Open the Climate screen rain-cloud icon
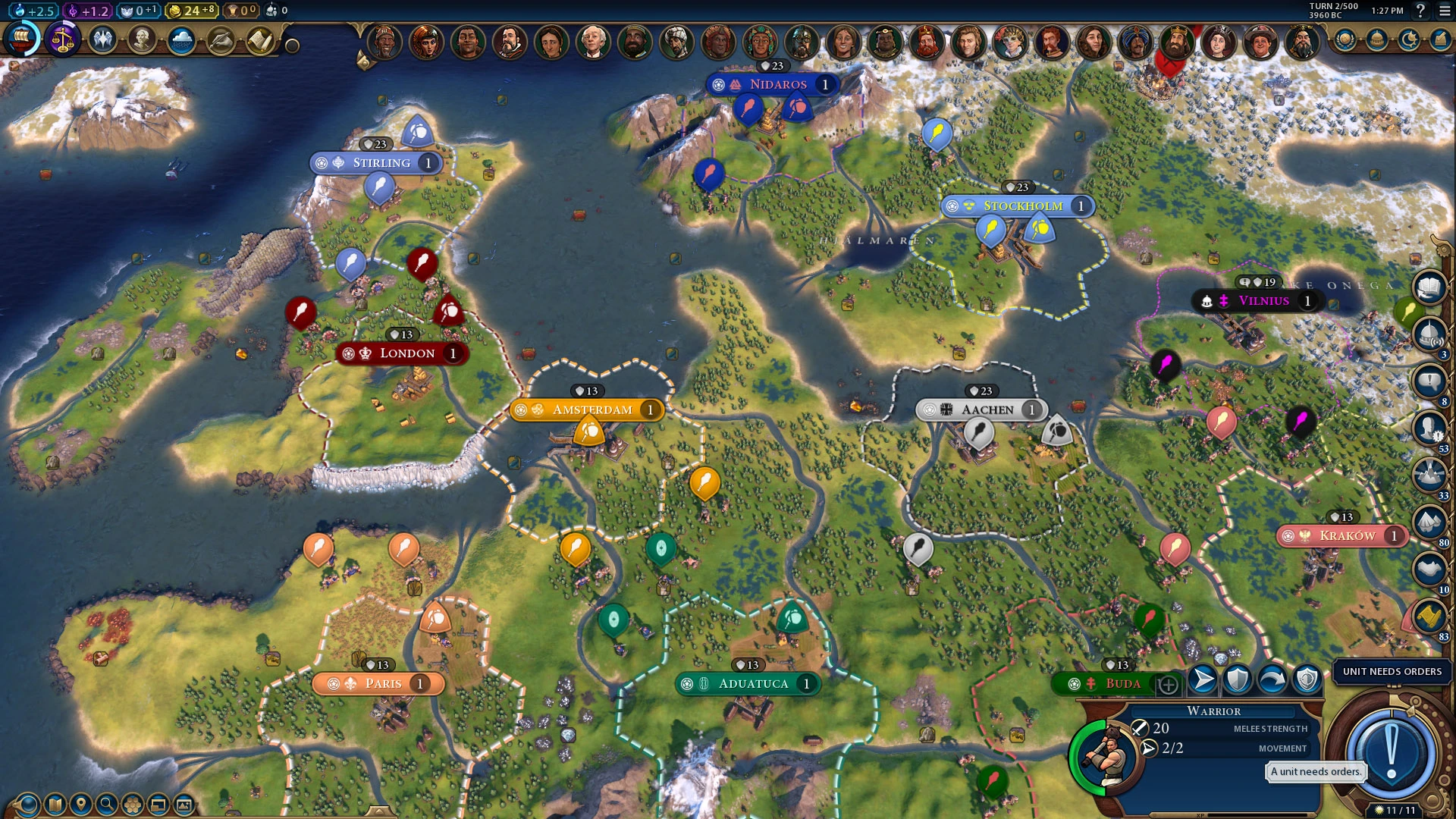The height and width of the screenshot is (819, 1456). [180, 38]
